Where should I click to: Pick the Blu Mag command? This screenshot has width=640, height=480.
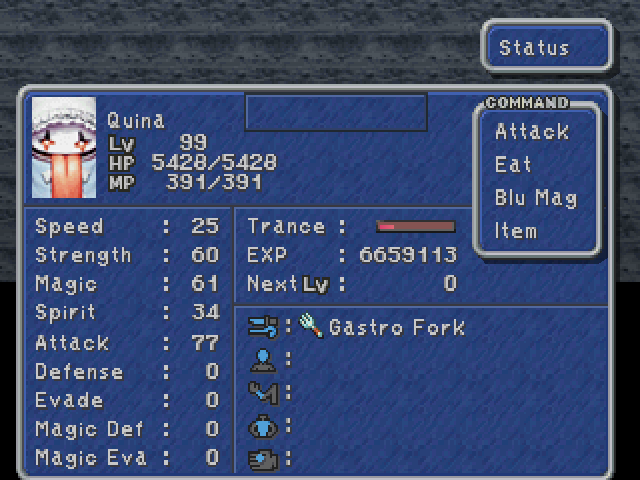(535, 198)
